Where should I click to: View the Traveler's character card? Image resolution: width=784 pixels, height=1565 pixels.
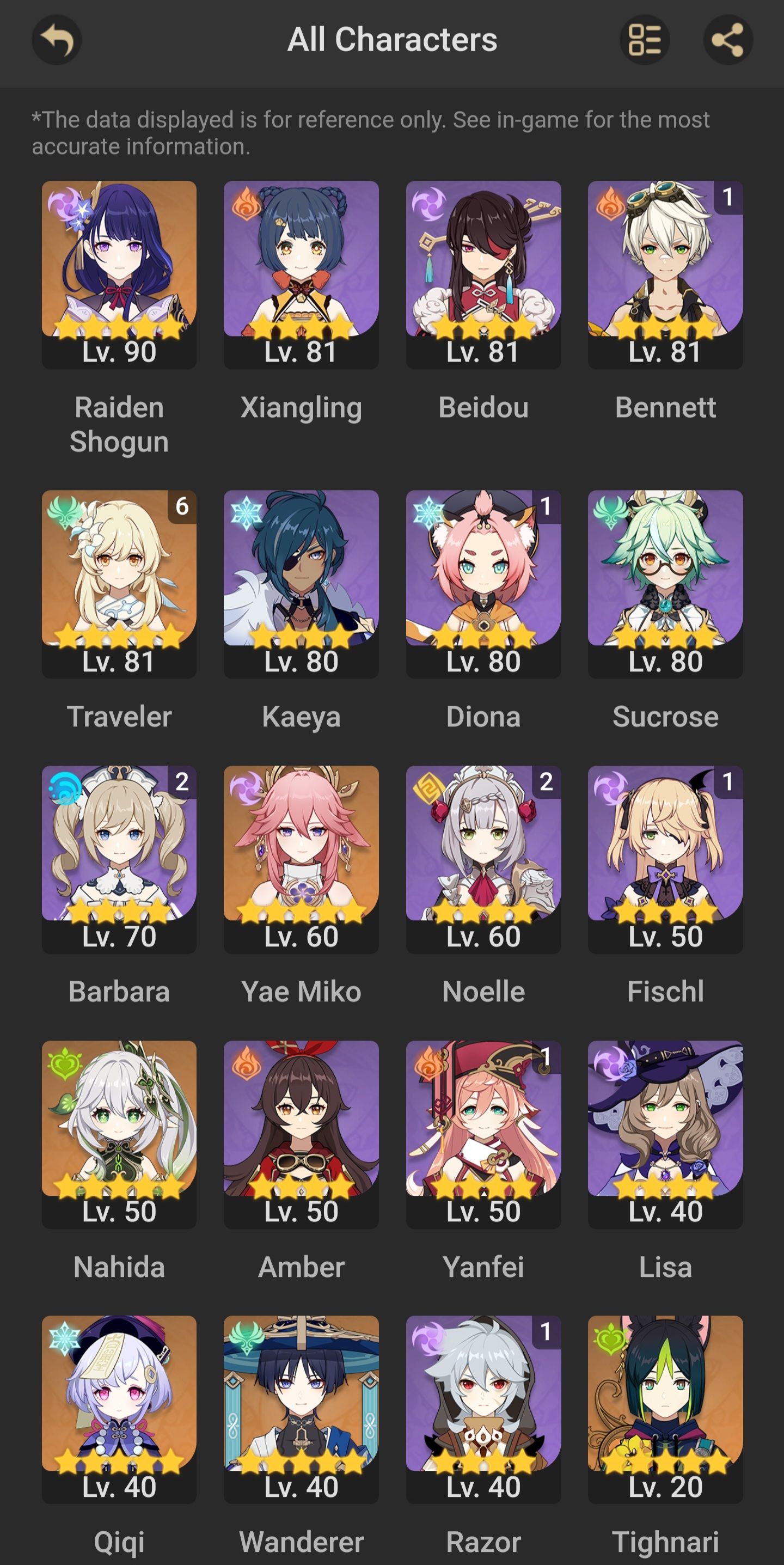[x=119, y=583]
